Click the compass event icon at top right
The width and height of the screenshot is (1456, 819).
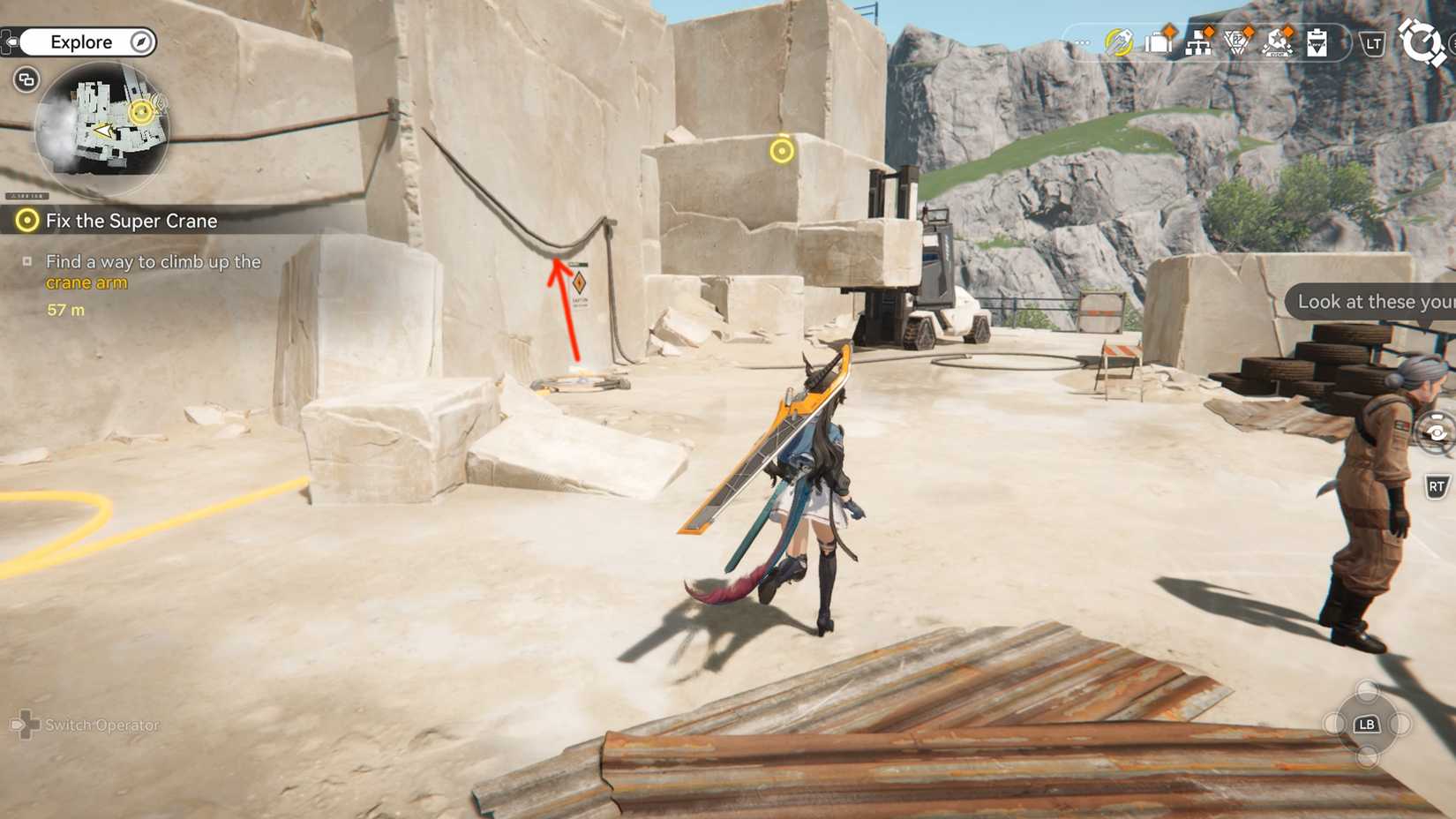tap(1425, 41)
